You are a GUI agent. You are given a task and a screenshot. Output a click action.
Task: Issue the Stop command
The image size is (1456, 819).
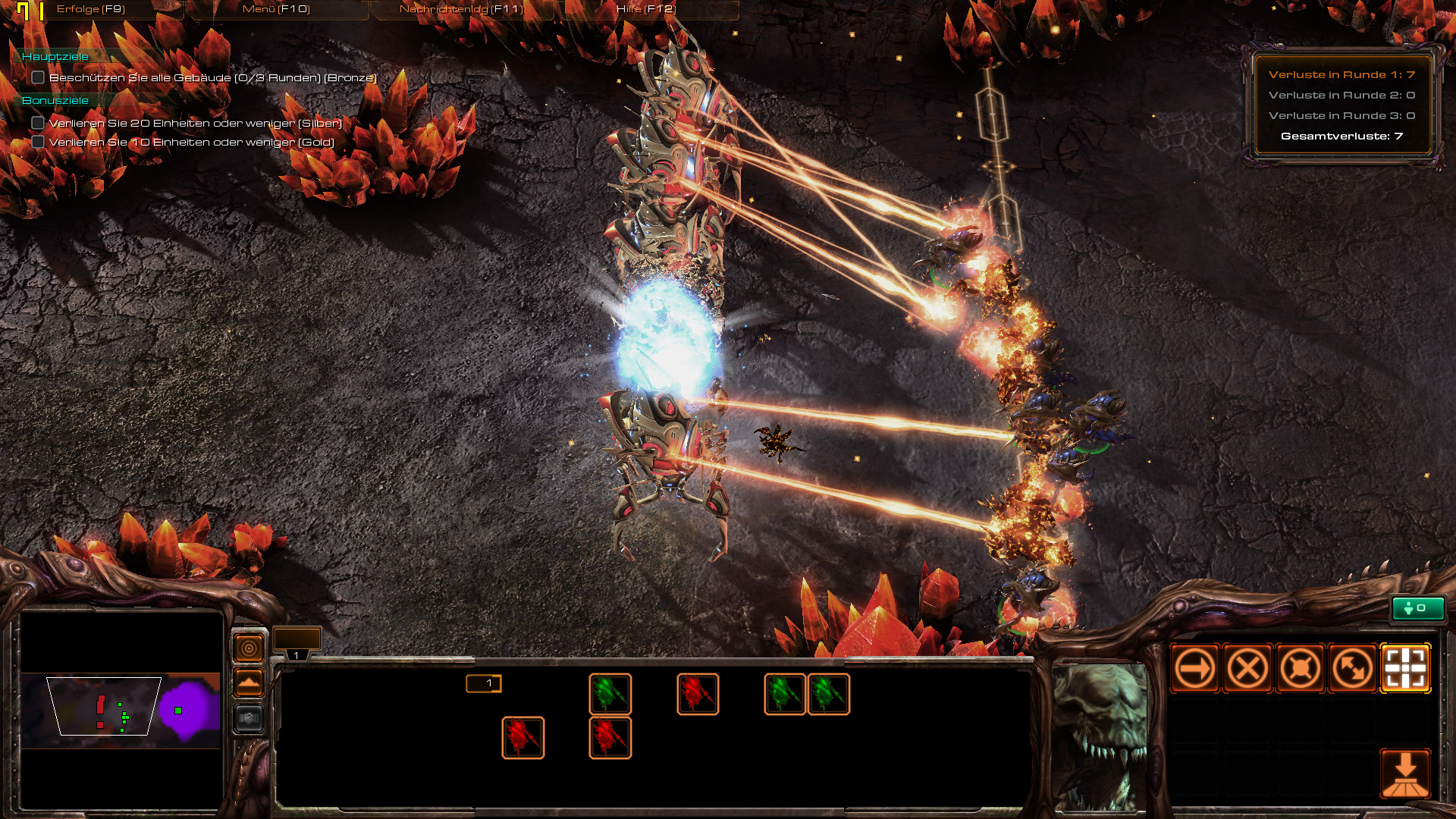pos(1247,669)
